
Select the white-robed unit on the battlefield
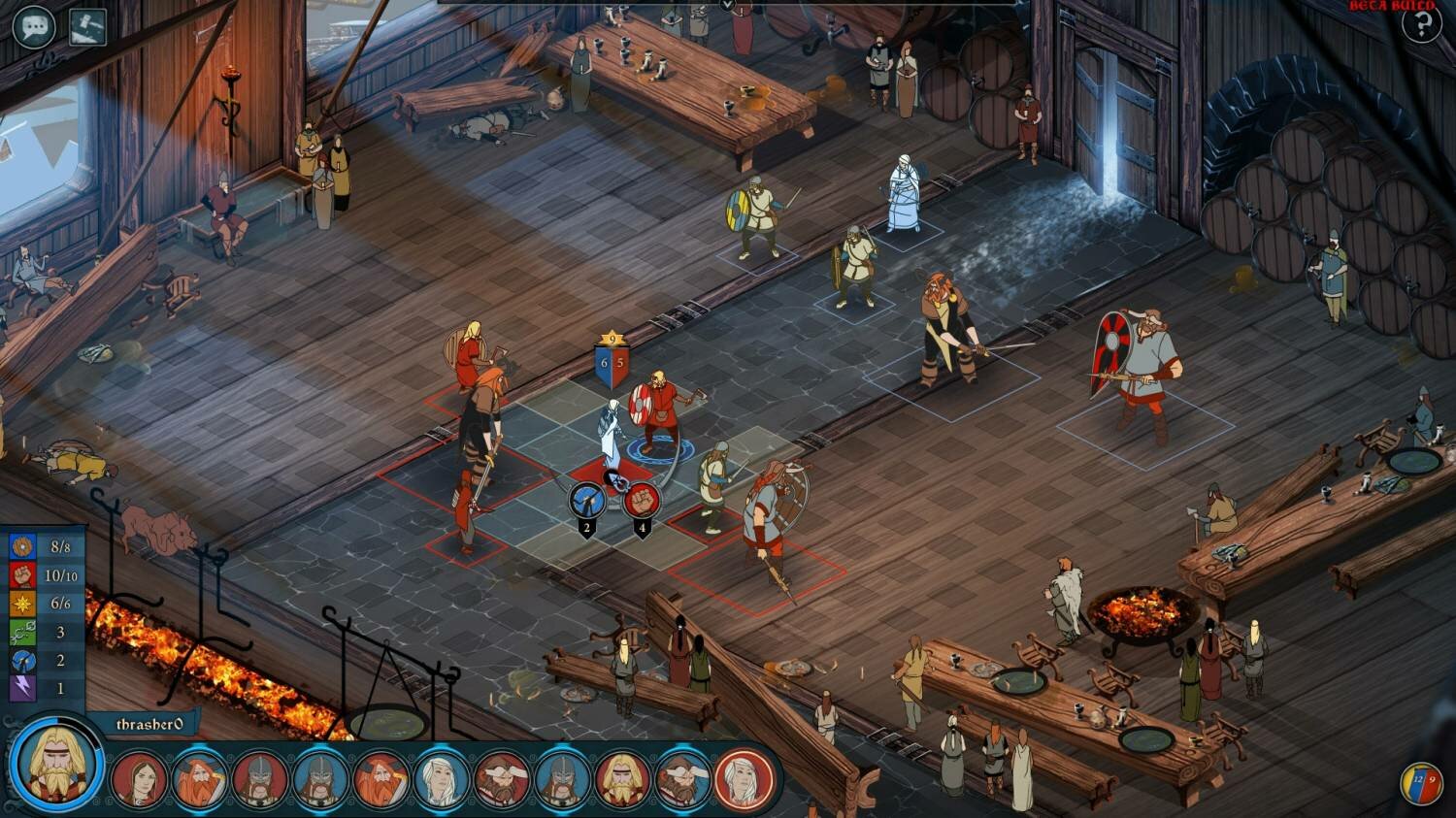[x=613, y=427]
